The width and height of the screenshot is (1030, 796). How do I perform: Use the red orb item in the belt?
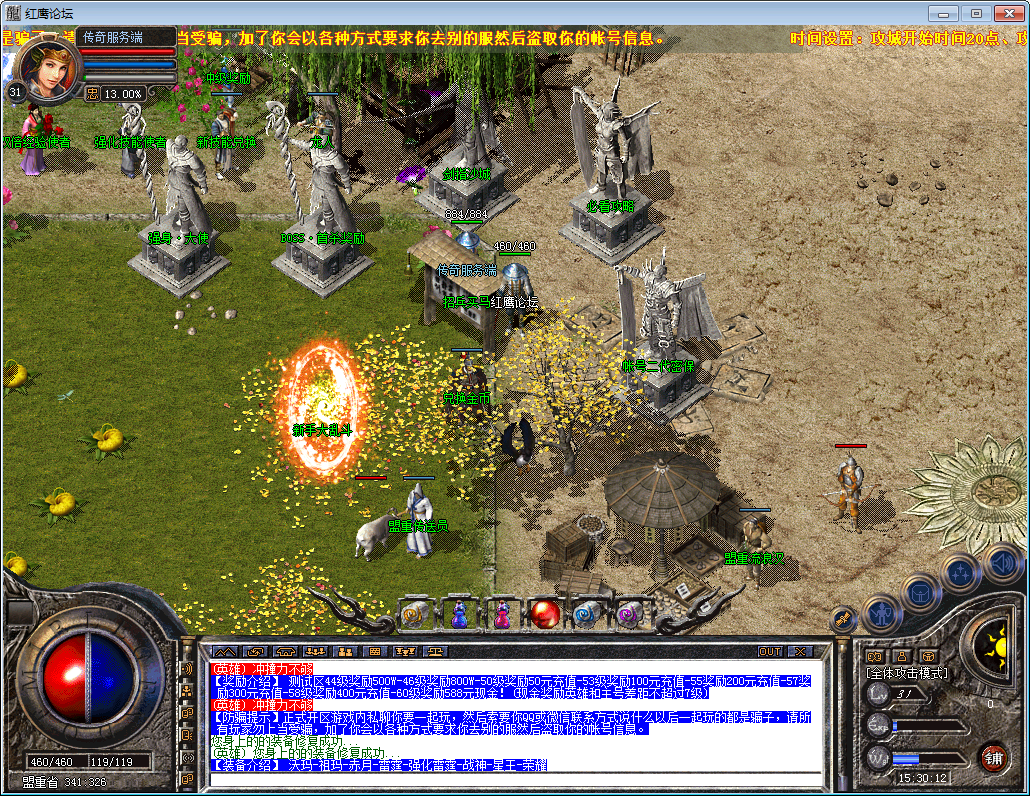[544, 614]
